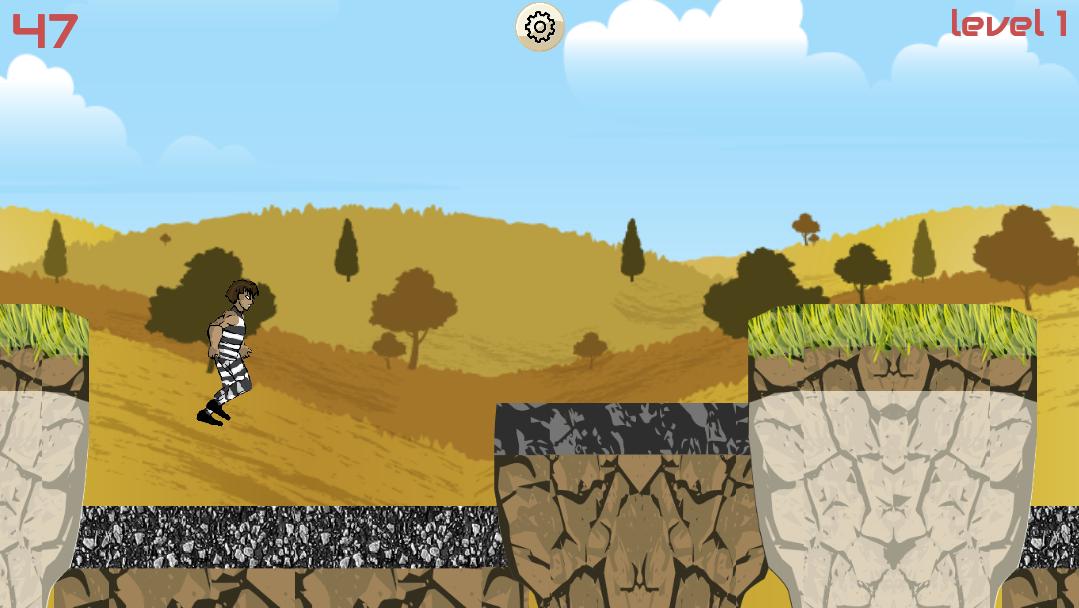This screenshot has width=1079, height=608.
Task: Open settings with the gear icon
Action: pos(540,27)
